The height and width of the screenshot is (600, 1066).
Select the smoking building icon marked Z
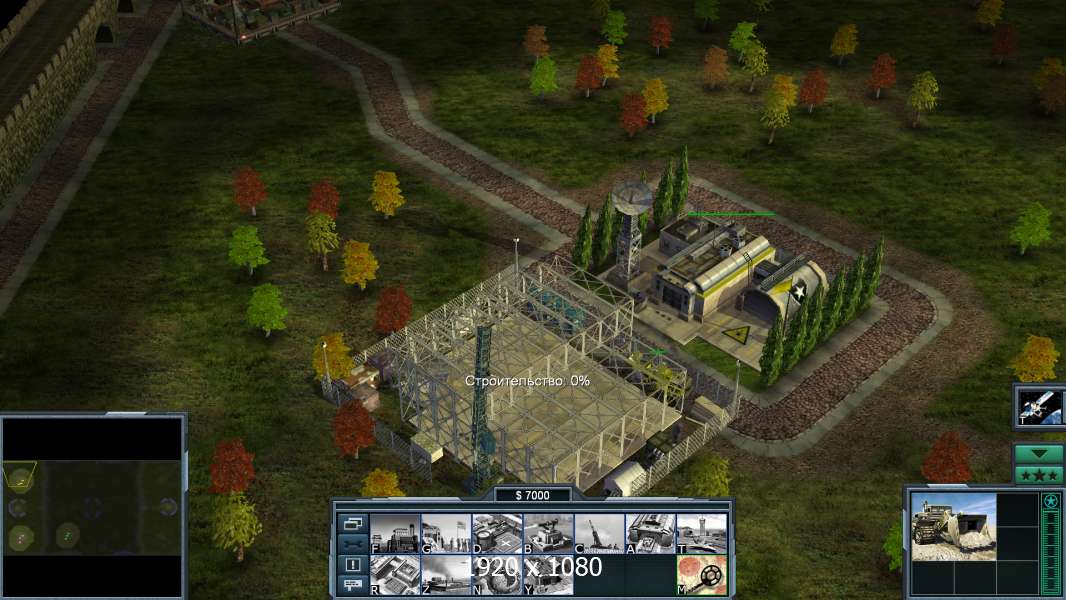tap(446, 575)
